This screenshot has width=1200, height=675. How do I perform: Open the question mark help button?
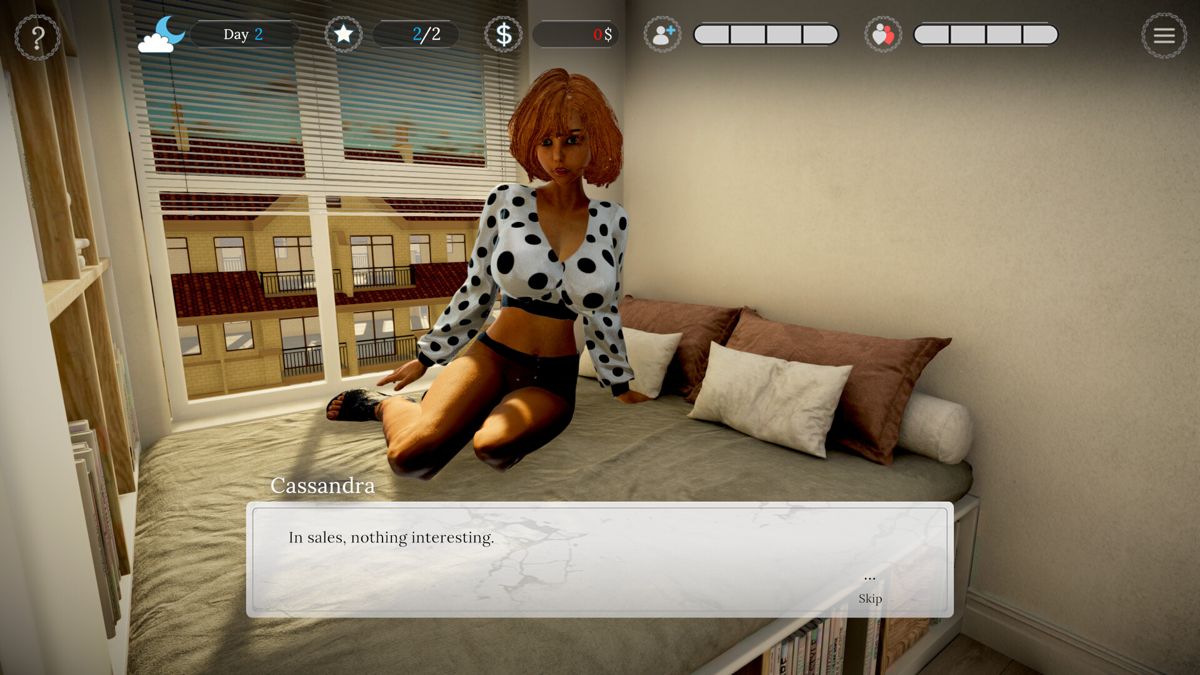point(38,37)
